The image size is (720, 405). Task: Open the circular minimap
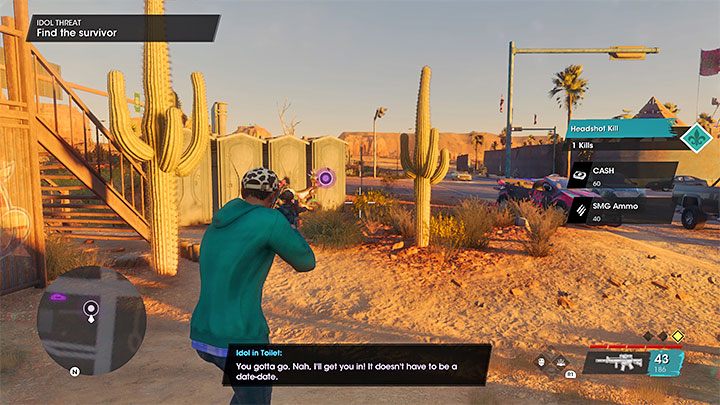click(x=91, y=319)
